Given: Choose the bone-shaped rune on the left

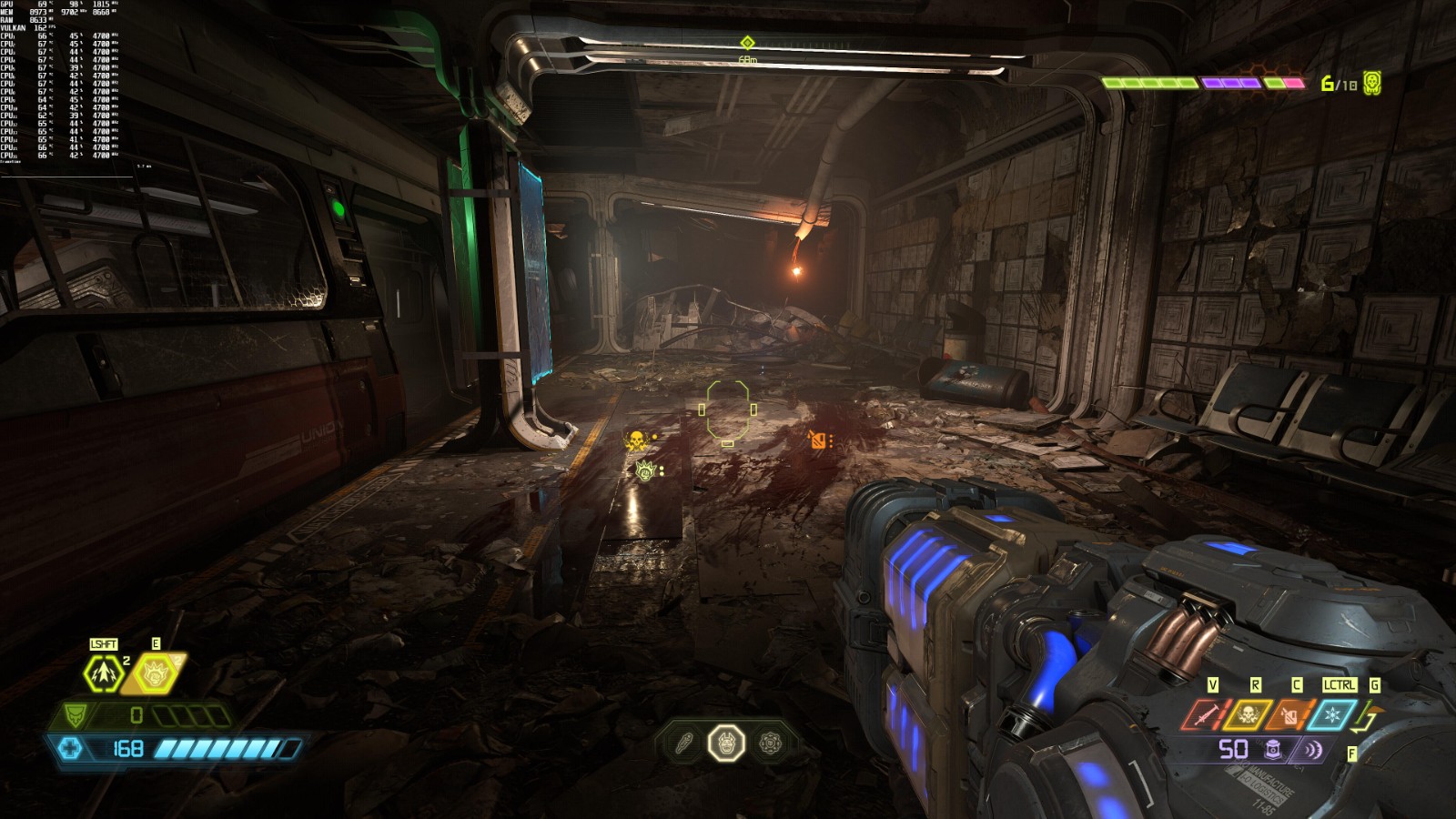Looking at the screenshot, I should tap(683, 744).
